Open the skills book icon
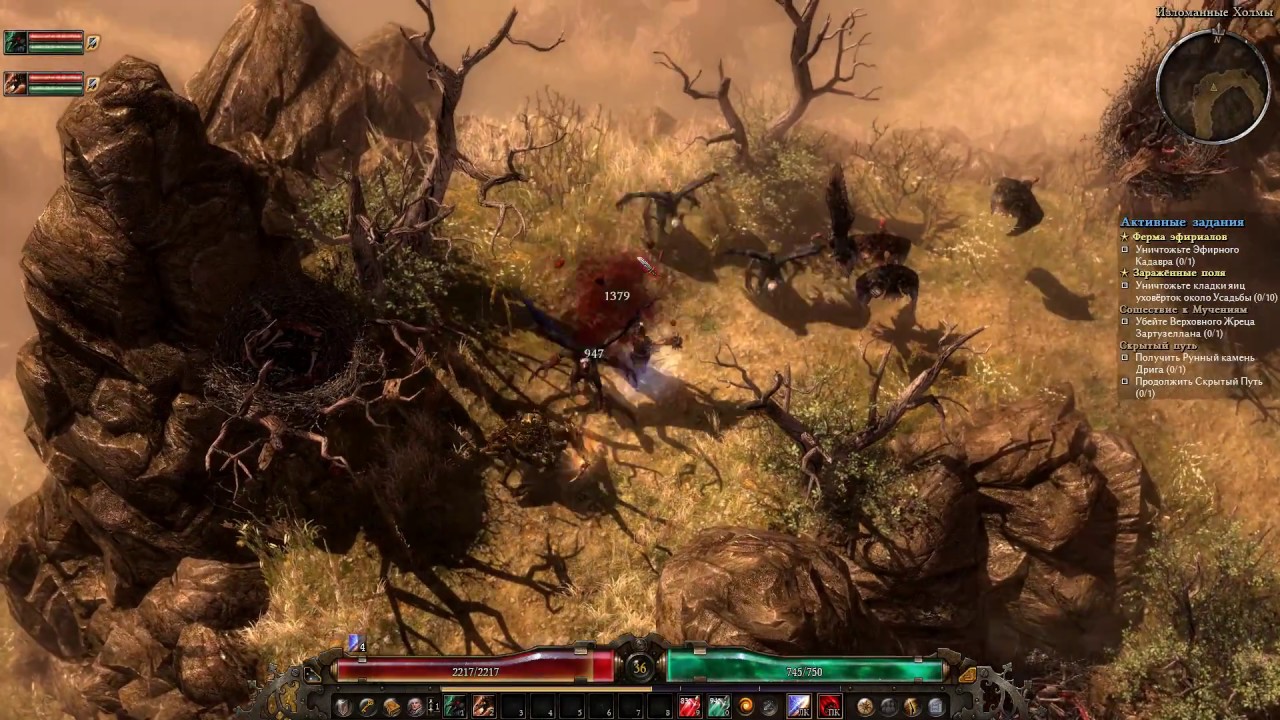 390,704
